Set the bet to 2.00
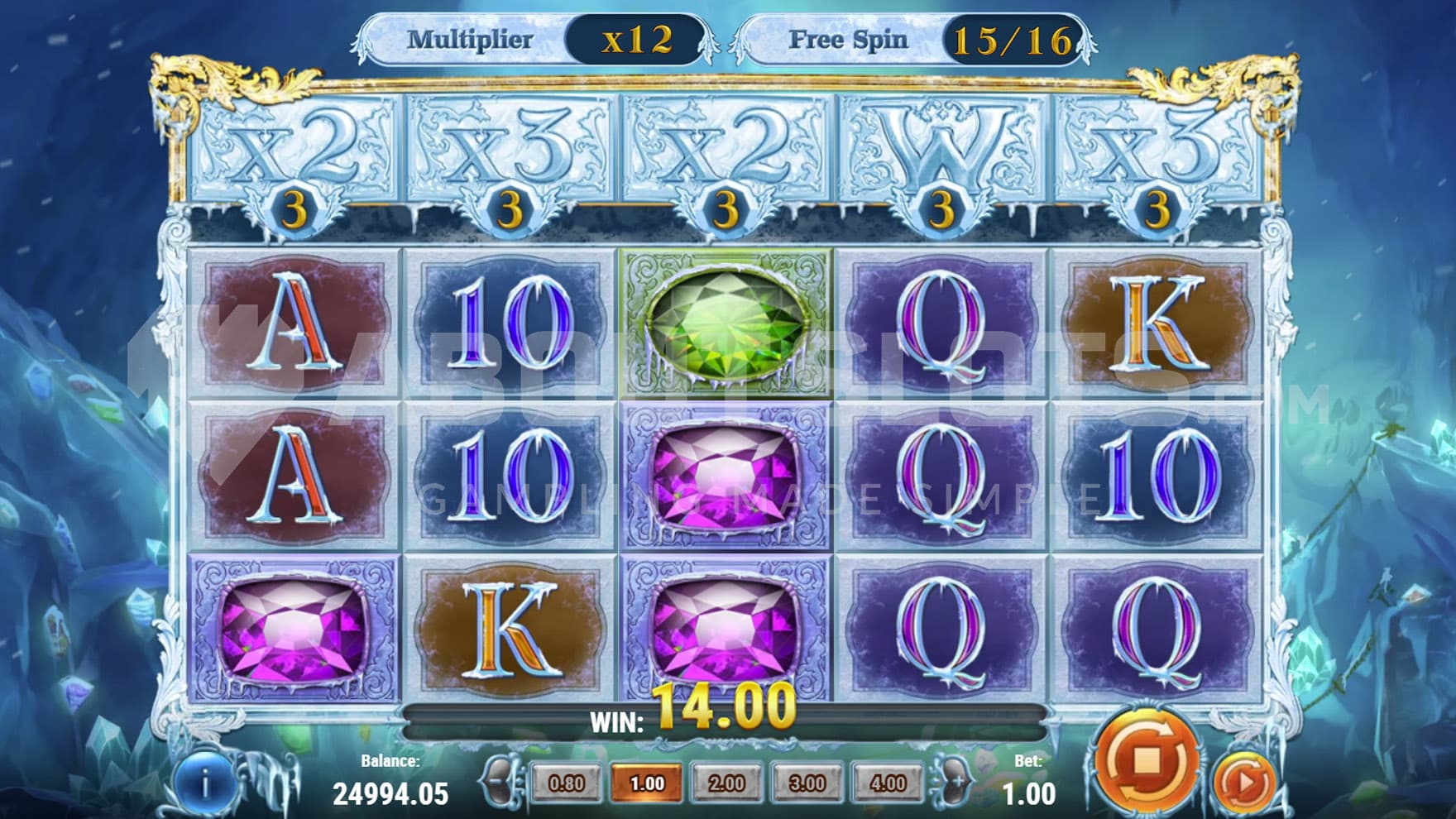Viewport: 1456px width, 819px height. click(727, 783)
